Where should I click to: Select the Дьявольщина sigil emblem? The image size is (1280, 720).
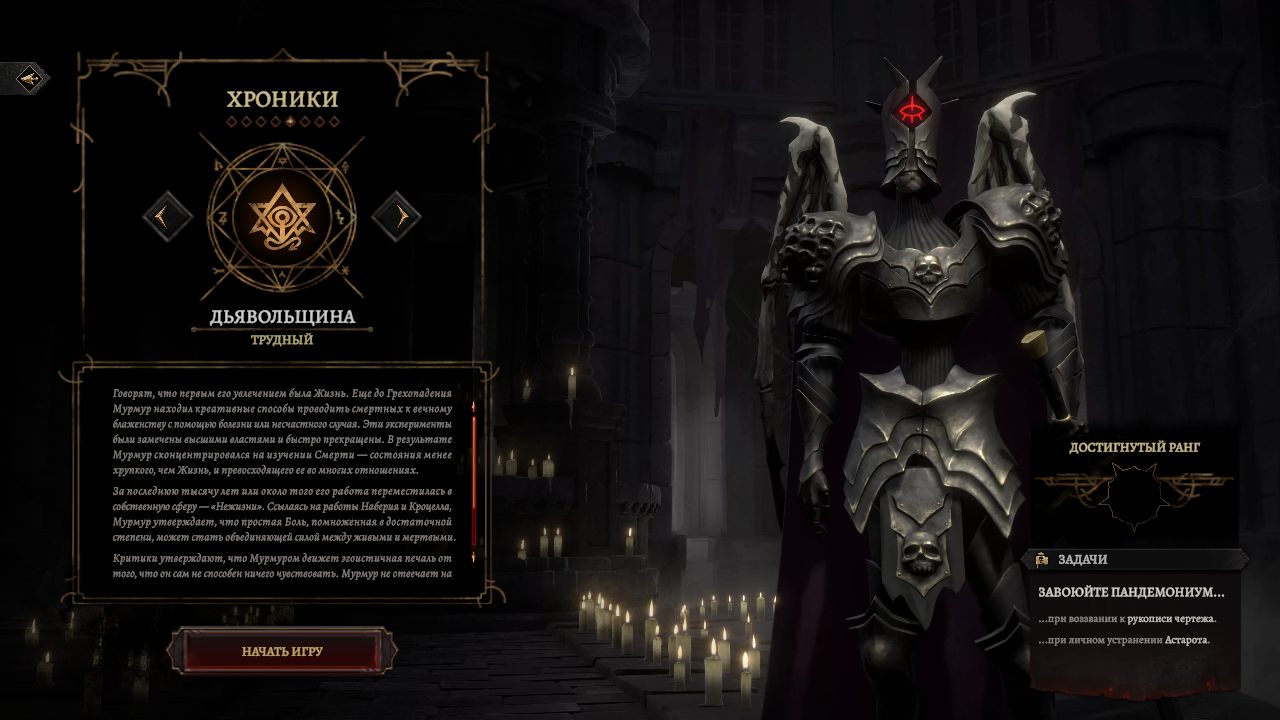pos(283,219)
